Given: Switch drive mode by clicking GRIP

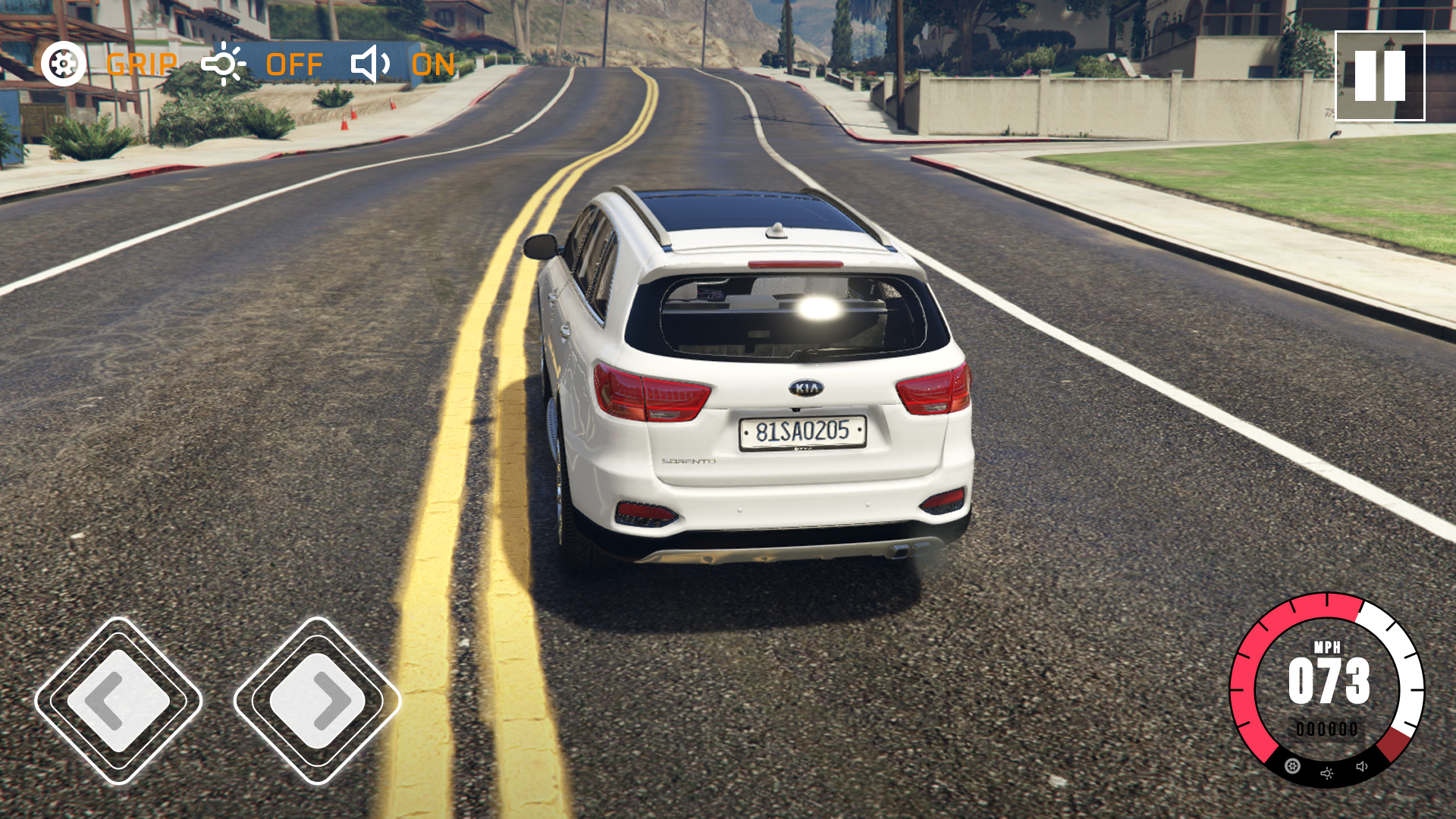Looking at the screenshot, I should coord(143,65).
